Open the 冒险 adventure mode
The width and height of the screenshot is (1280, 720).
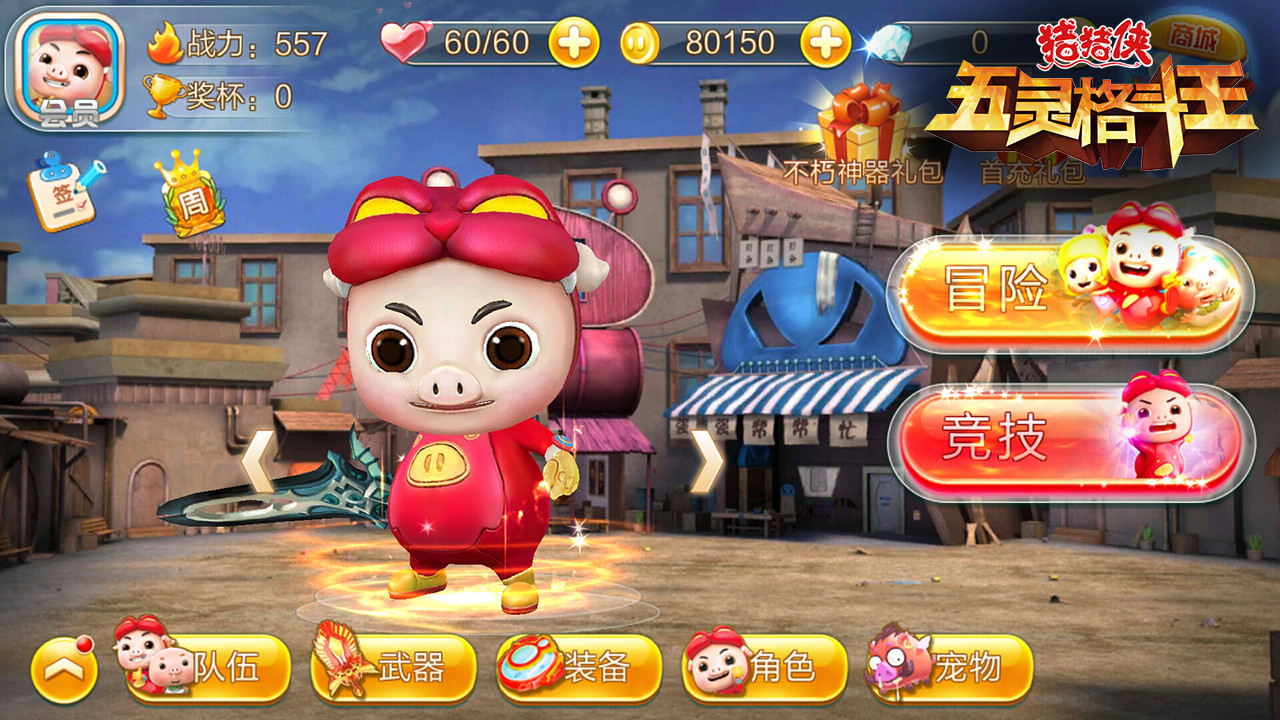(x=1070, y=291)
